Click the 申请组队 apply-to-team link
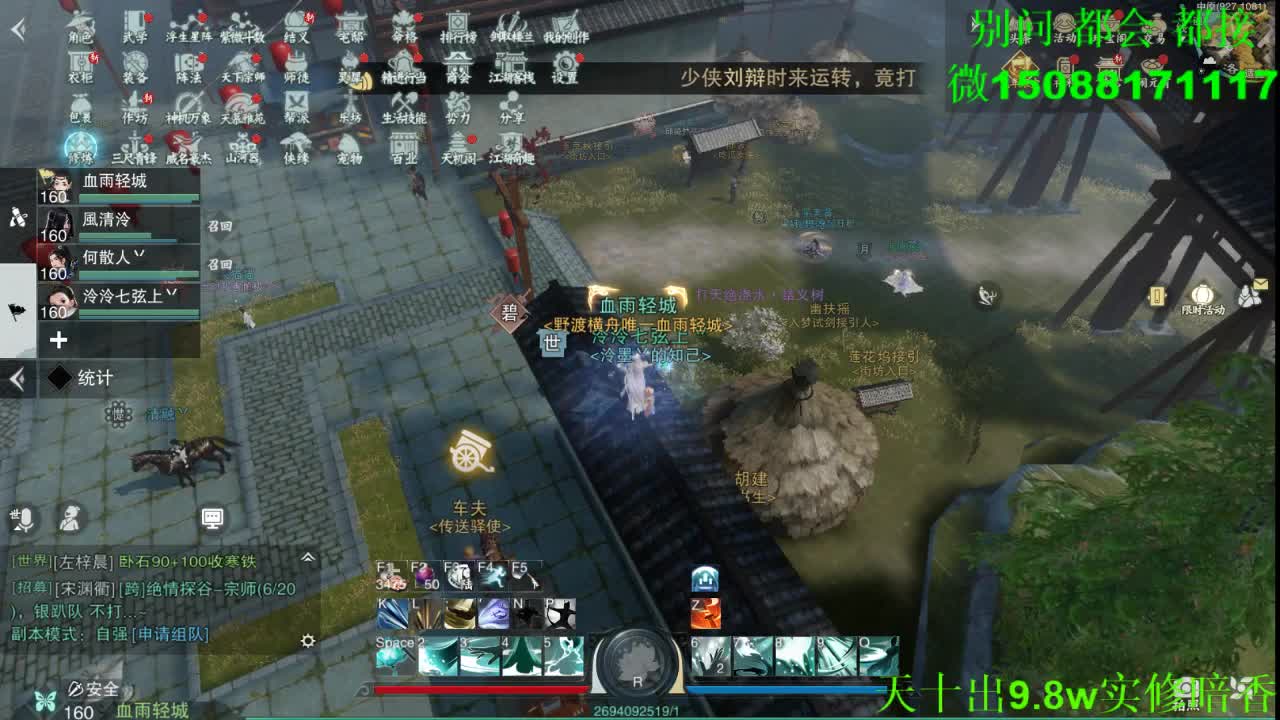The width and height of the screenshot is (1280, 720). 170,634
